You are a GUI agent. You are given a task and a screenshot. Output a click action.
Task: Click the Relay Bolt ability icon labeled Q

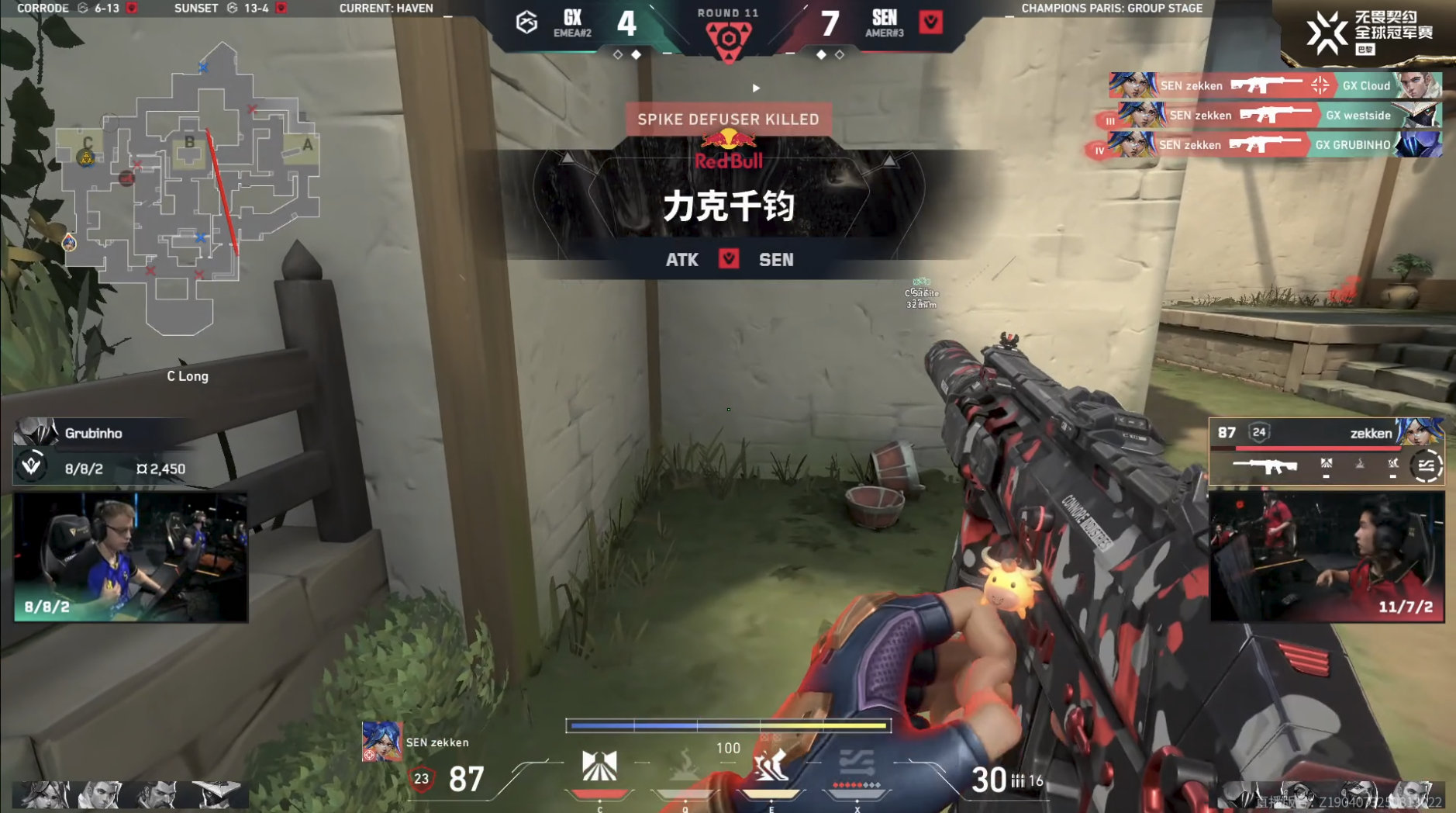pyautogui.click(x=686, y=764)
